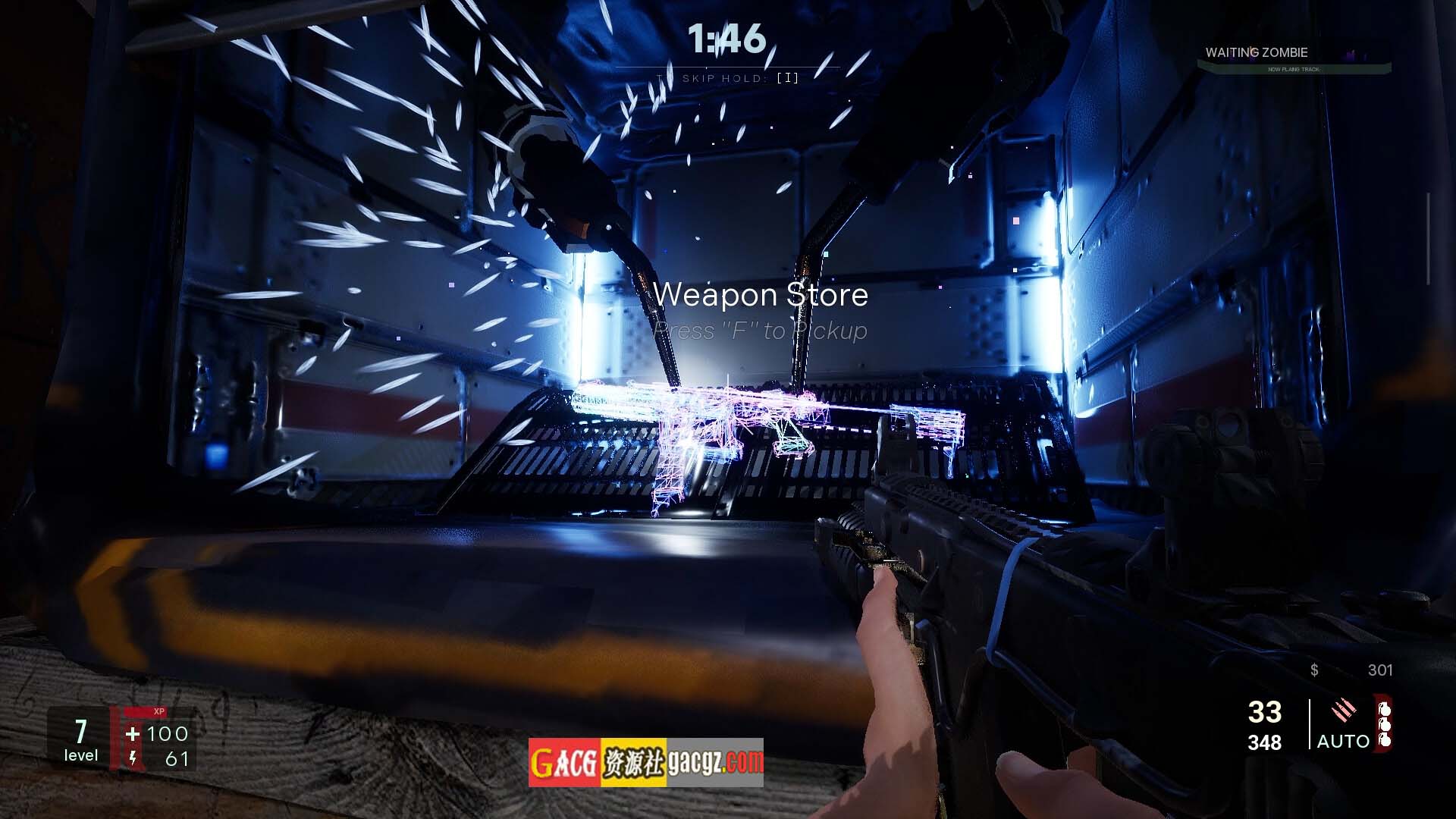This screenshot has height=819, width=1456.
Task: Click the grenade count icons
Action: (x=1384, y=725)
